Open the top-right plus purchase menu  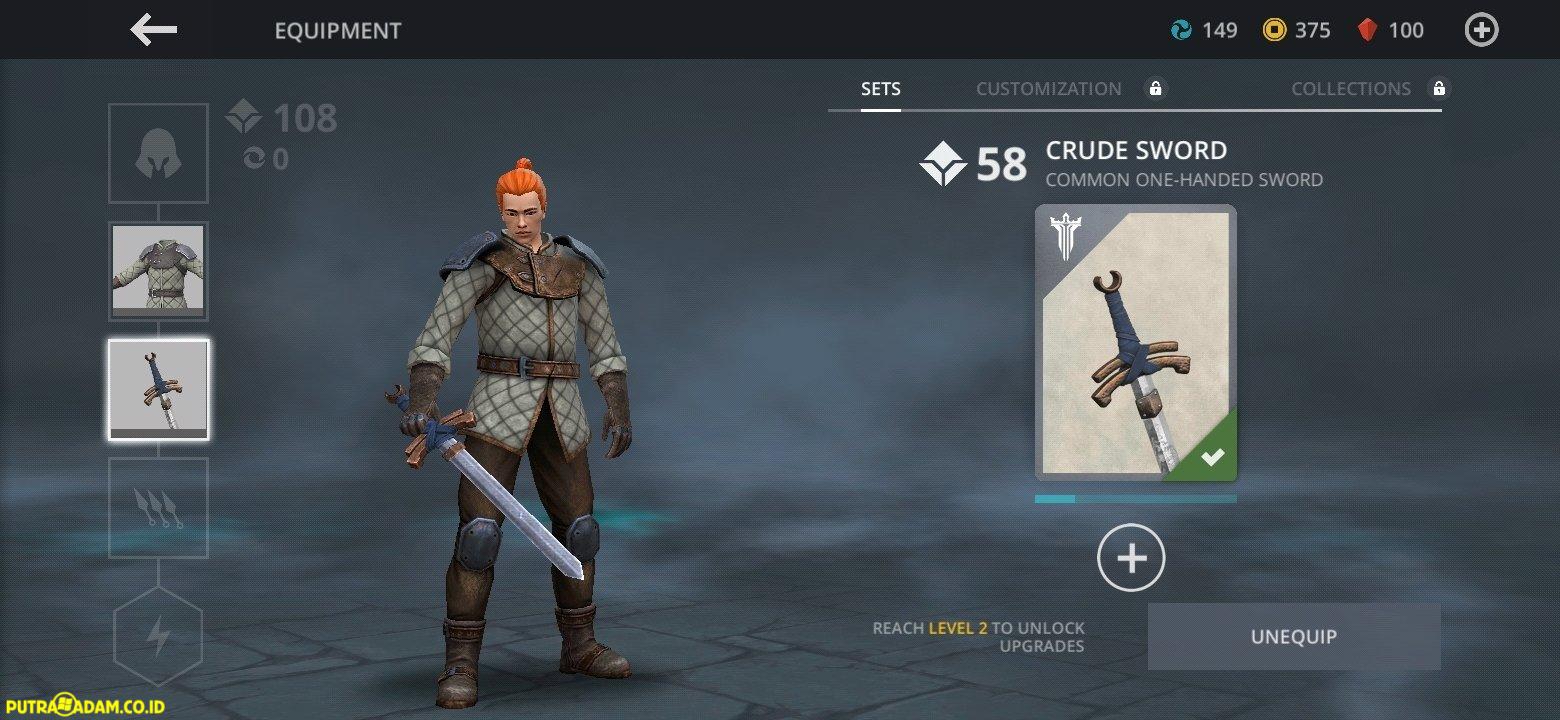point(1481,30)
